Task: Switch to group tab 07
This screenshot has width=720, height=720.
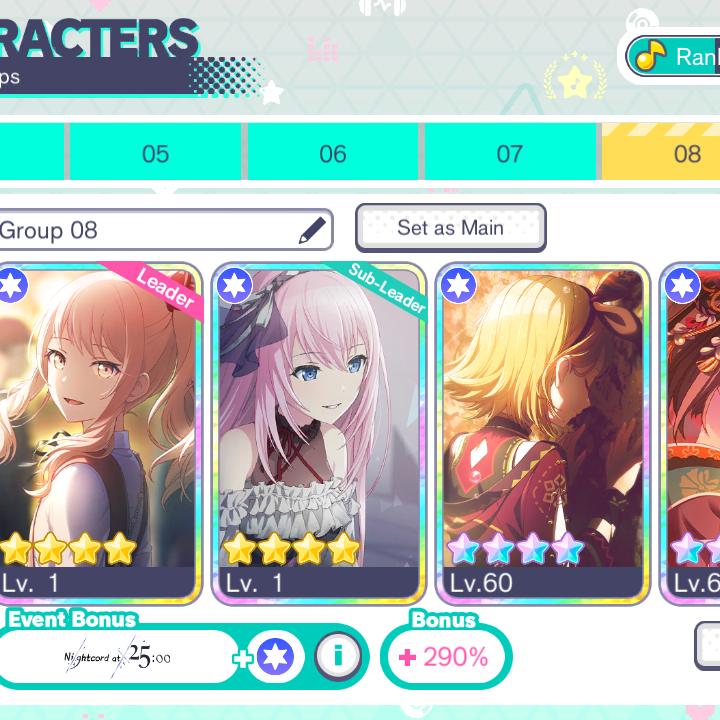Action: (510, 153)
